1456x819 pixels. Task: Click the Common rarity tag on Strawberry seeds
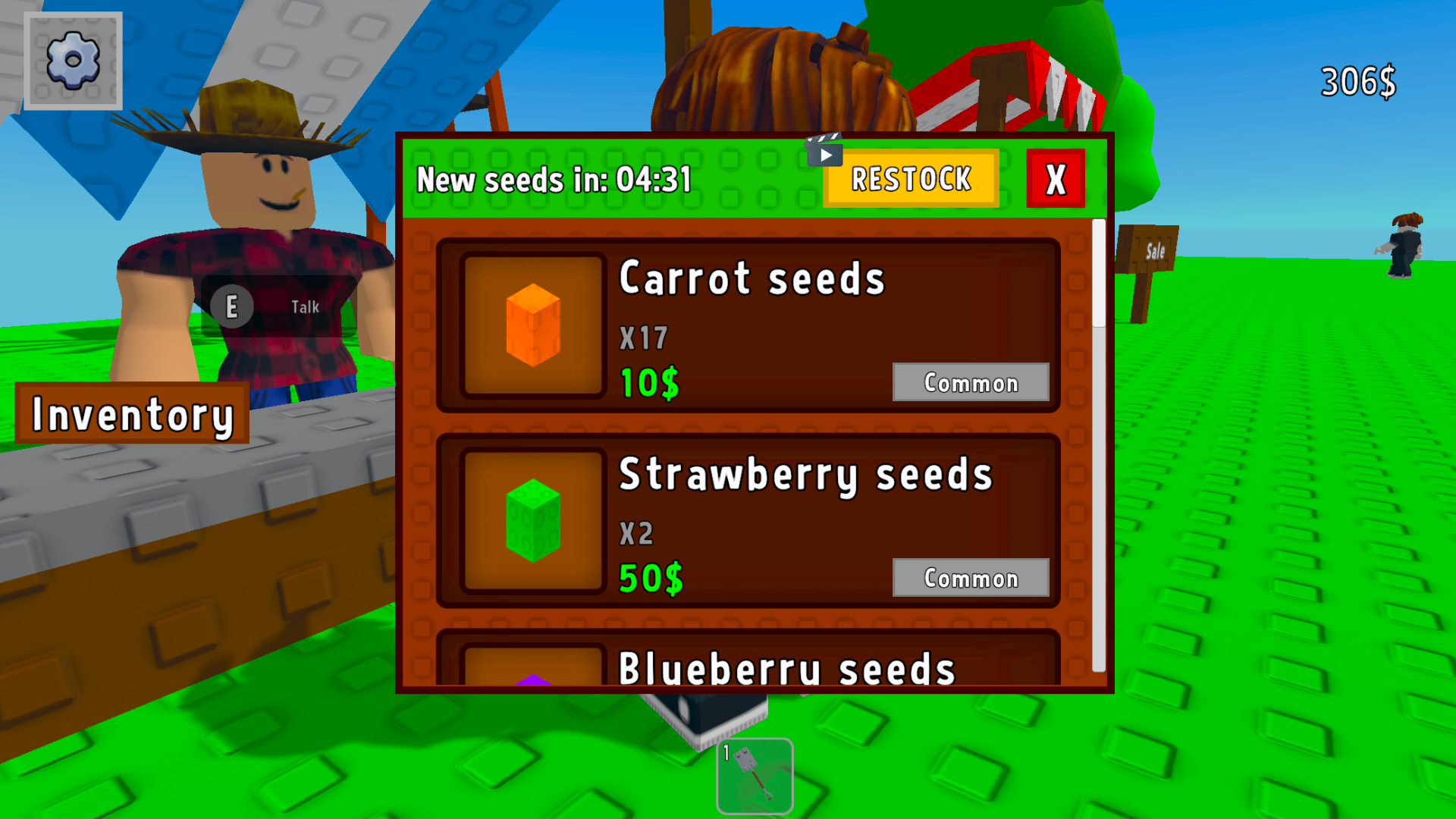tap(971, 579)
